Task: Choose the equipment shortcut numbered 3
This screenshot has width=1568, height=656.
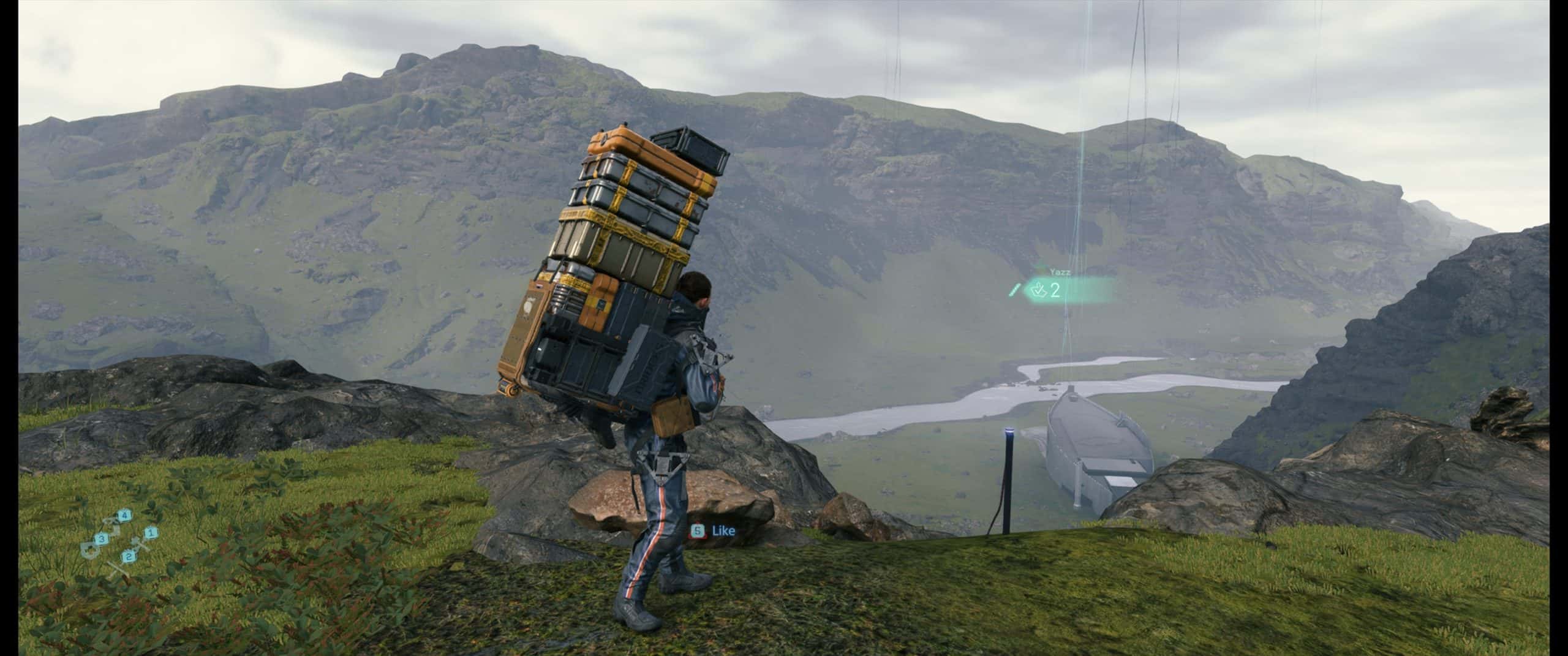Action: (x=102, y=538)
